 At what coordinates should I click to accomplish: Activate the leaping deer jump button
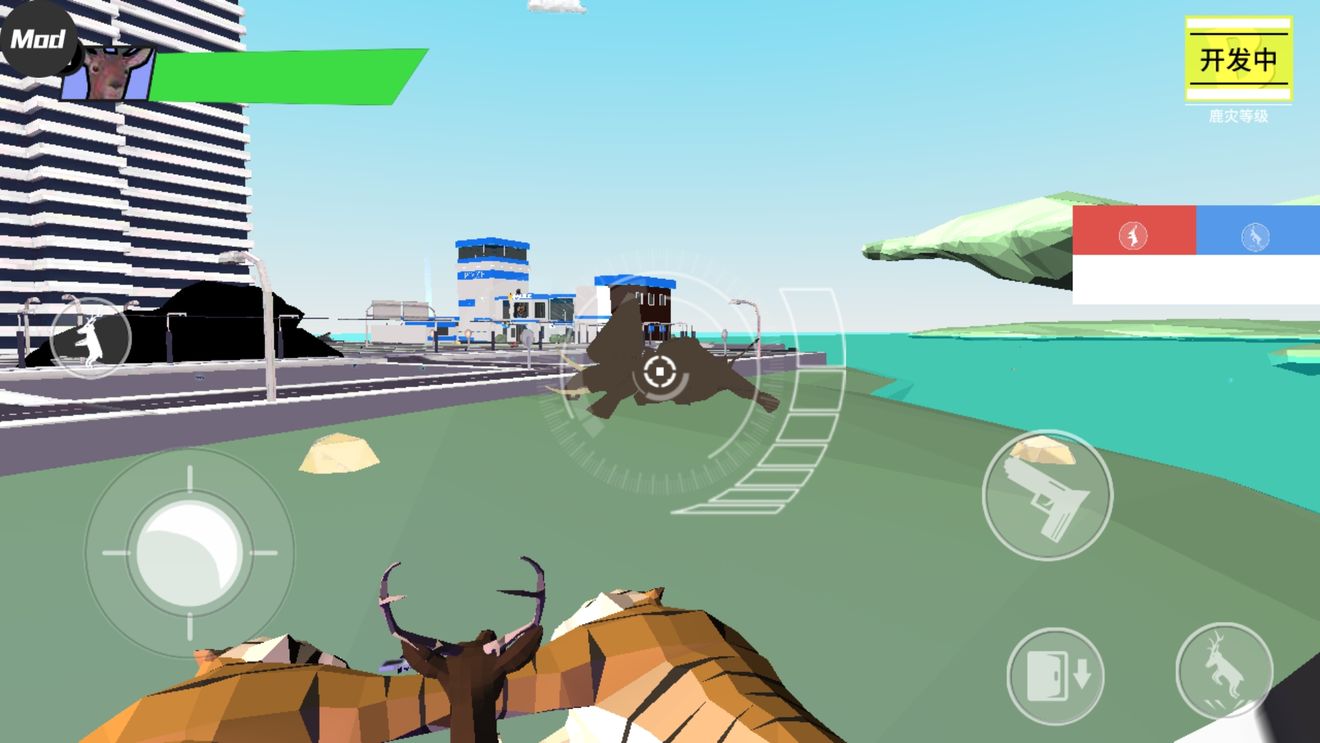[x=1224, y=671]
